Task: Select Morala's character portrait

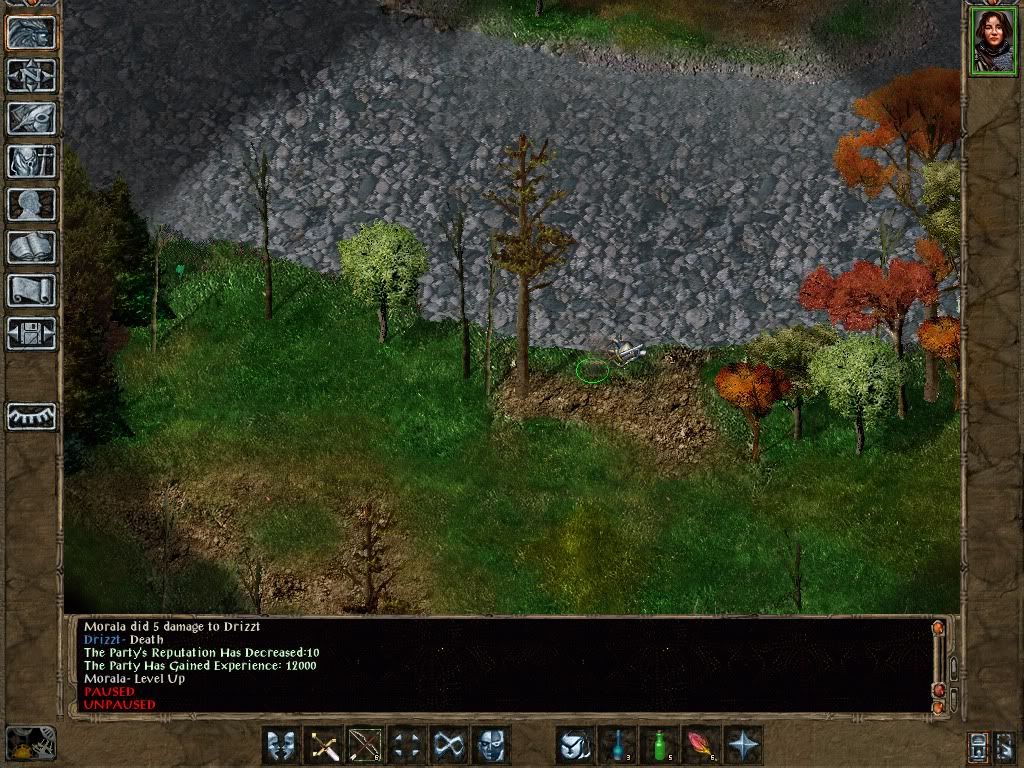Action: [992, 42]
